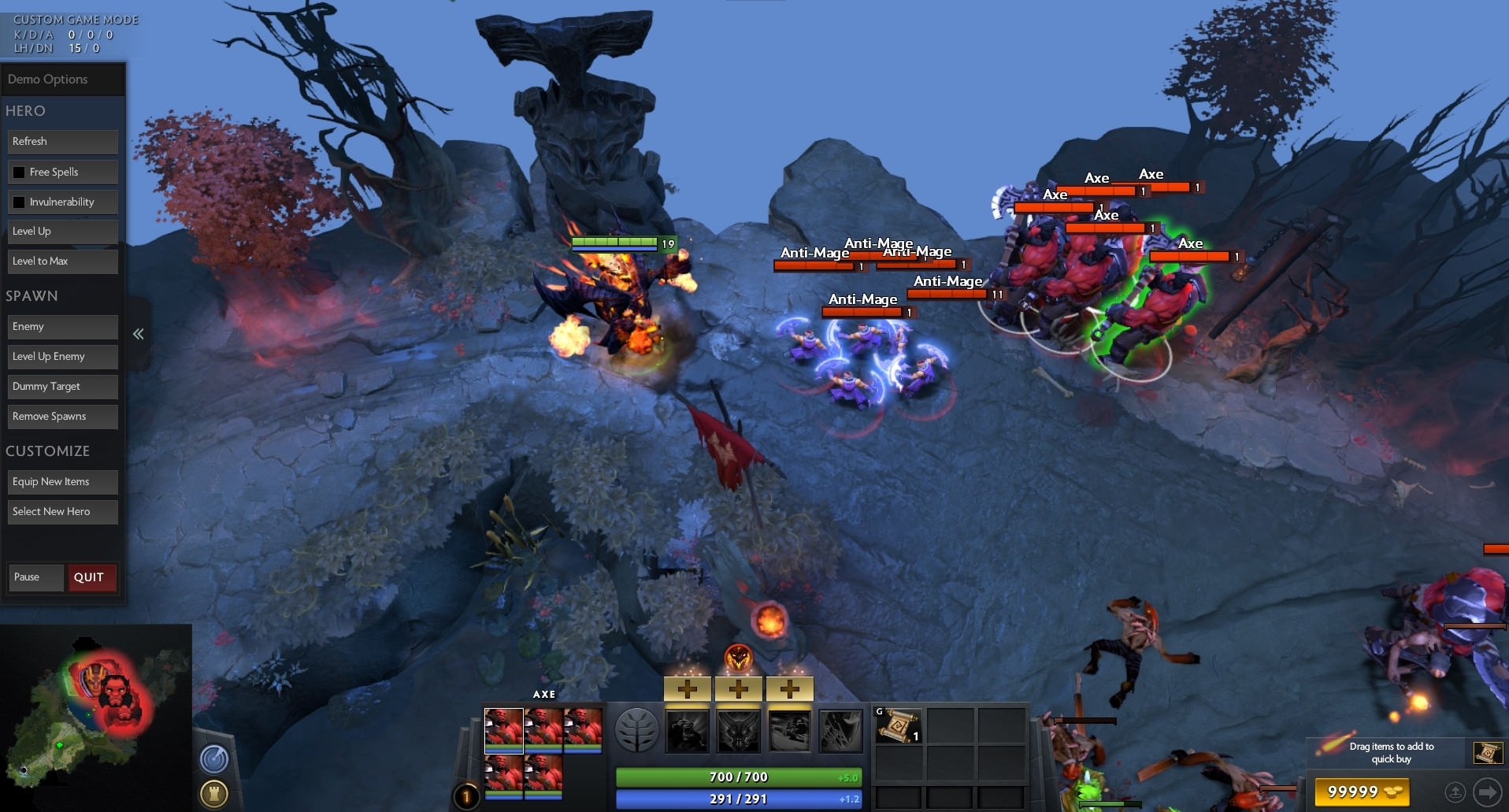The image size is (1509, 812).
Task: Spawn a Dummy Target
Action: click(63, 387)
